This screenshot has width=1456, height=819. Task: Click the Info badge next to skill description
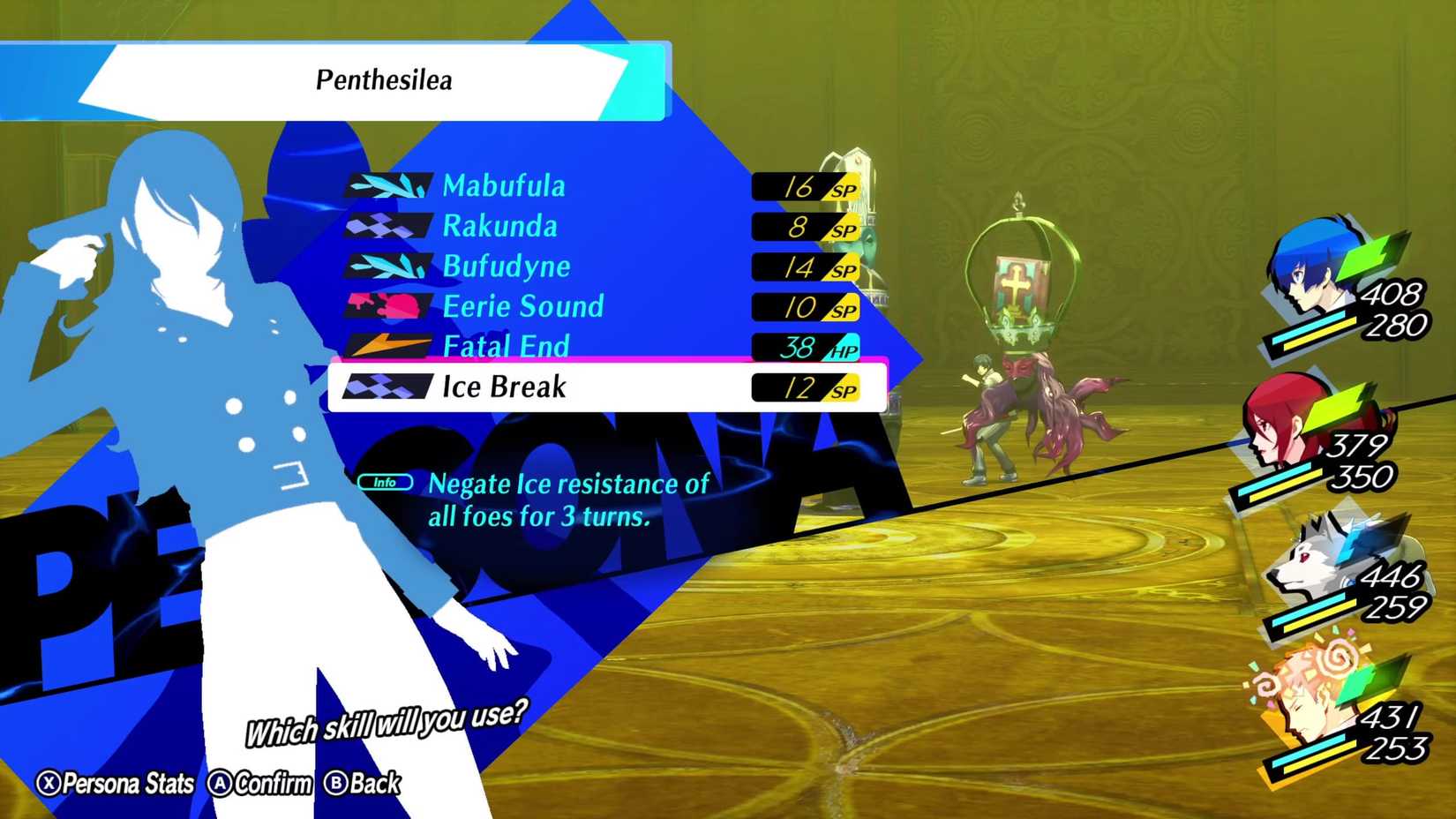(x=387, y=482)
